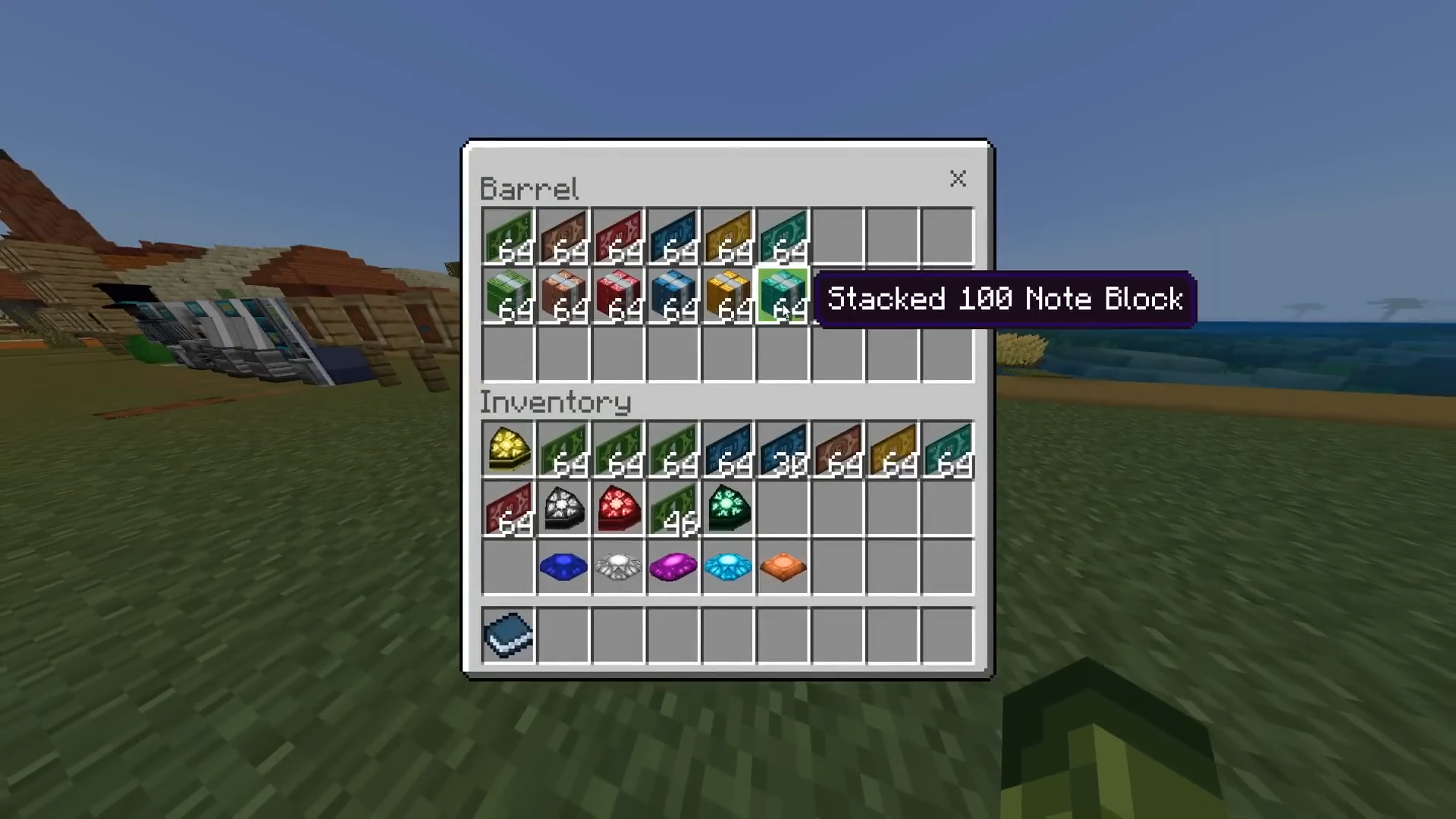The height and width of the screenshot is (819, 1456).
Task: Select the teal Stacked 100 Note Block cube
Action: pyautogui.click(x=783, y=294)
